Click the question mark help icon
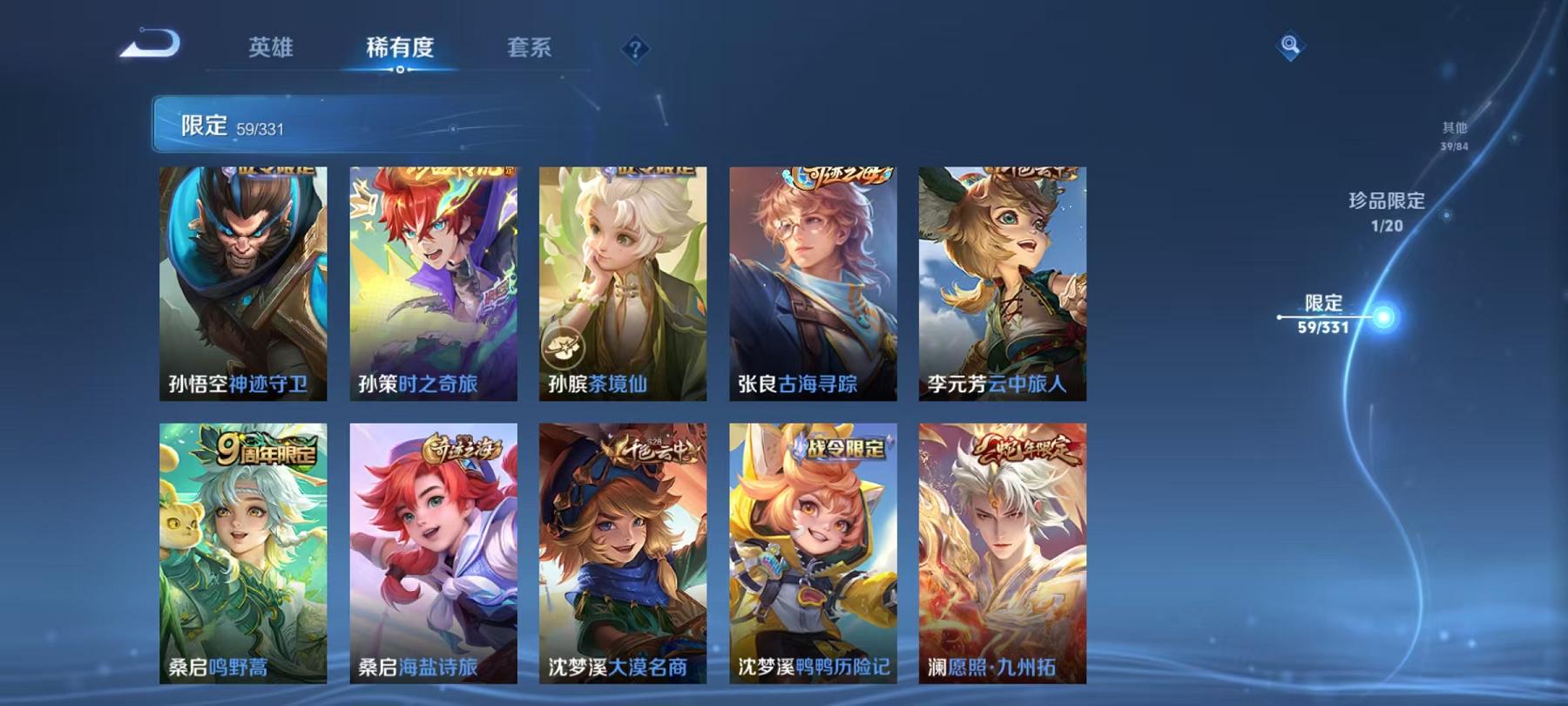Image resolution: width=1568 pixels, height=706 pixels. point(634,49)
